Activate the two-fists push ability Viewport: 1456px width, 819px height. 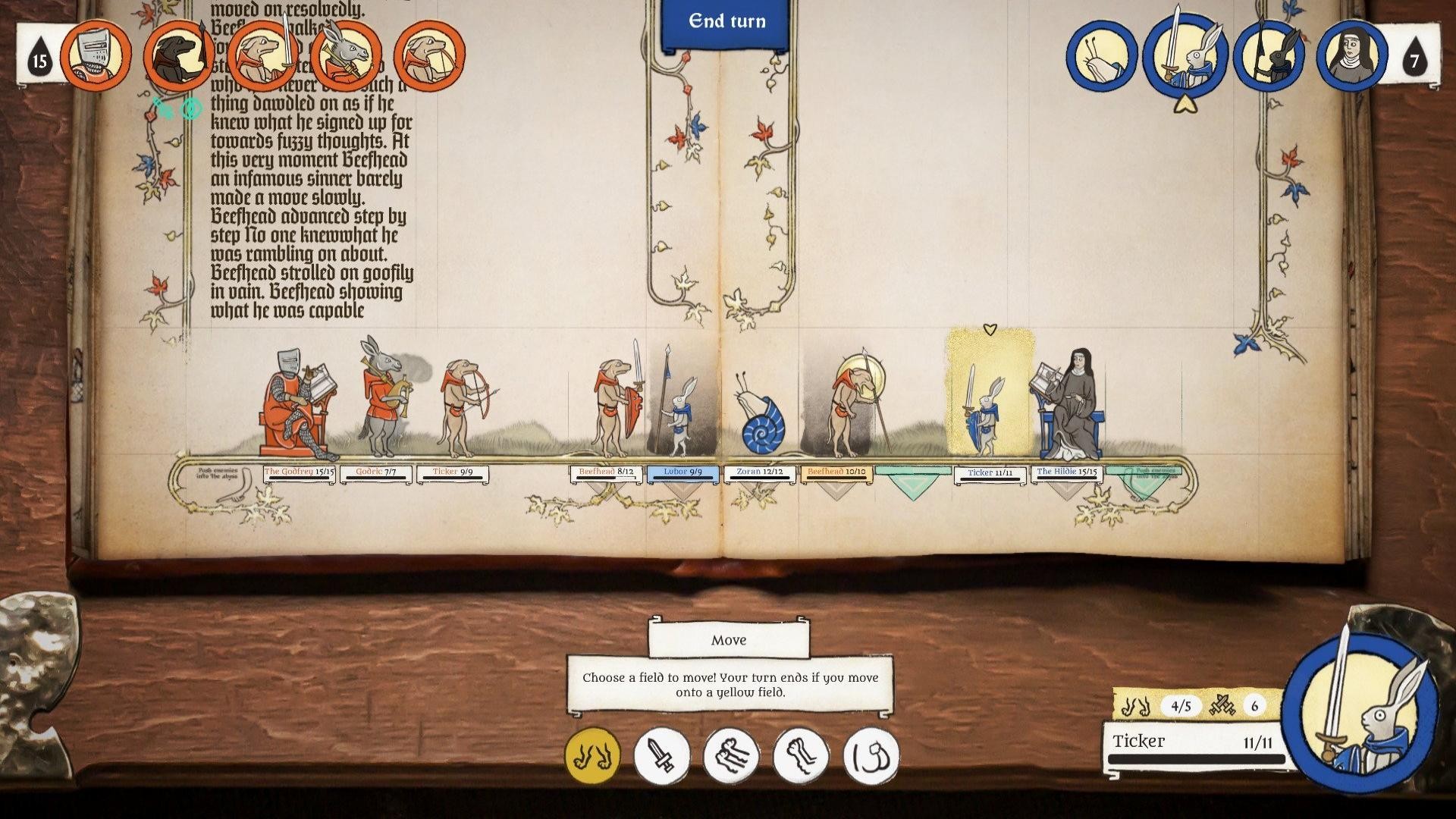[x=731, y=755]
